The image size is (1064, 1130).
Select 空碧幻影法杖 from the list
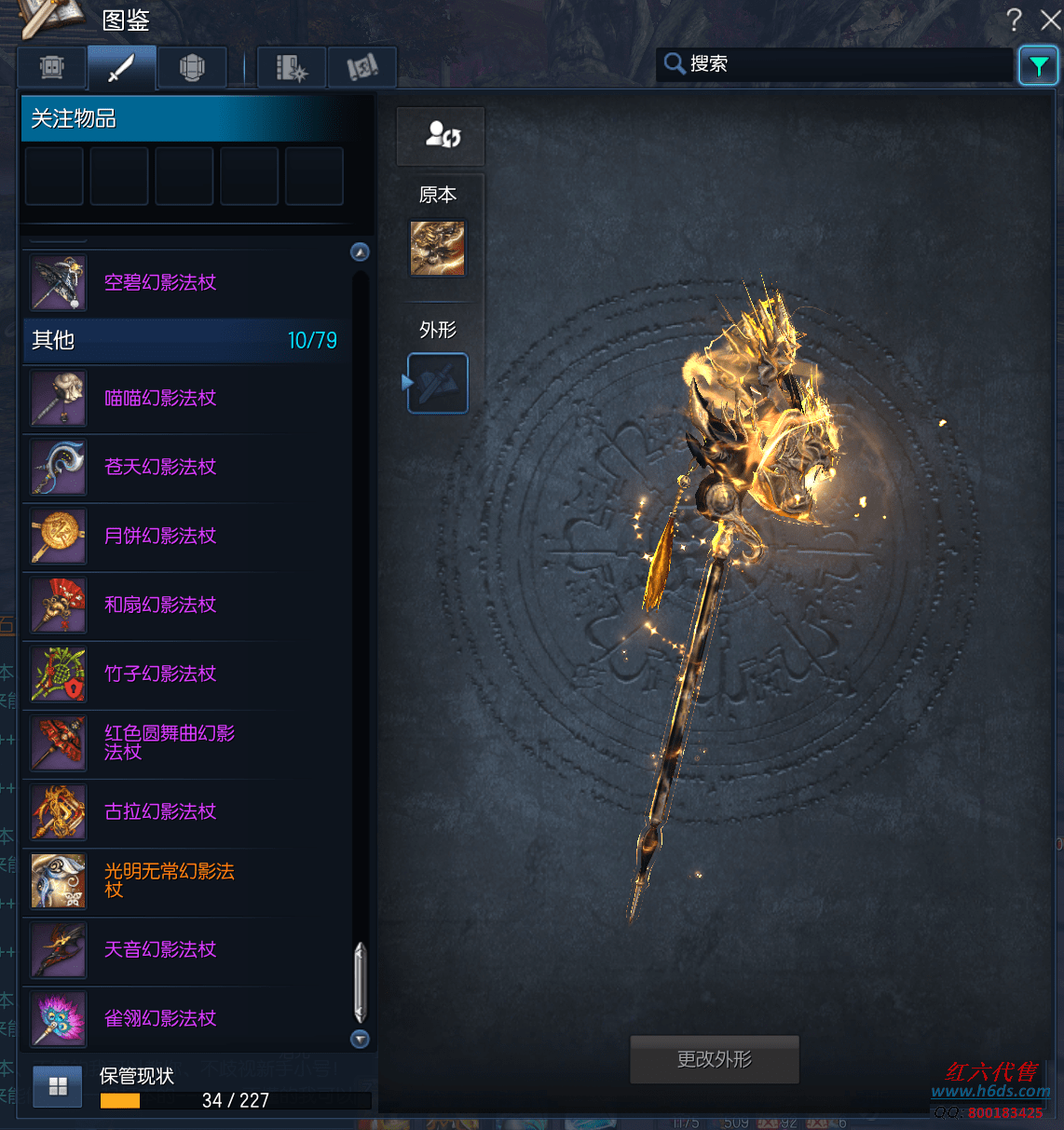click(x=160, y=283)
